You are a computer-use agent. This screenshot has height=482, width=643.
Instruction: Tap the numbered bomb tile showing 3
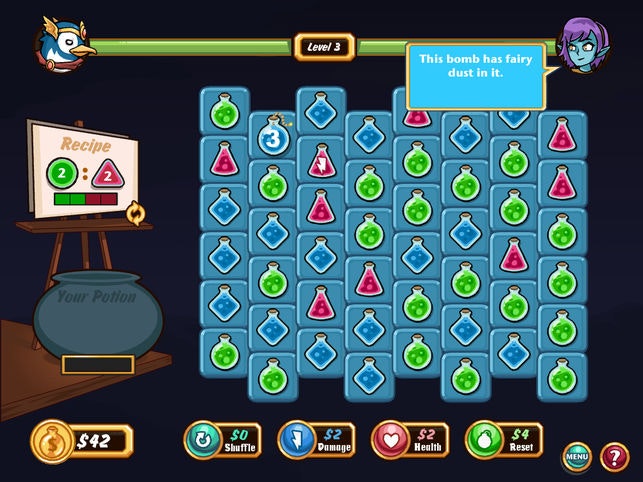pos(272,137)
